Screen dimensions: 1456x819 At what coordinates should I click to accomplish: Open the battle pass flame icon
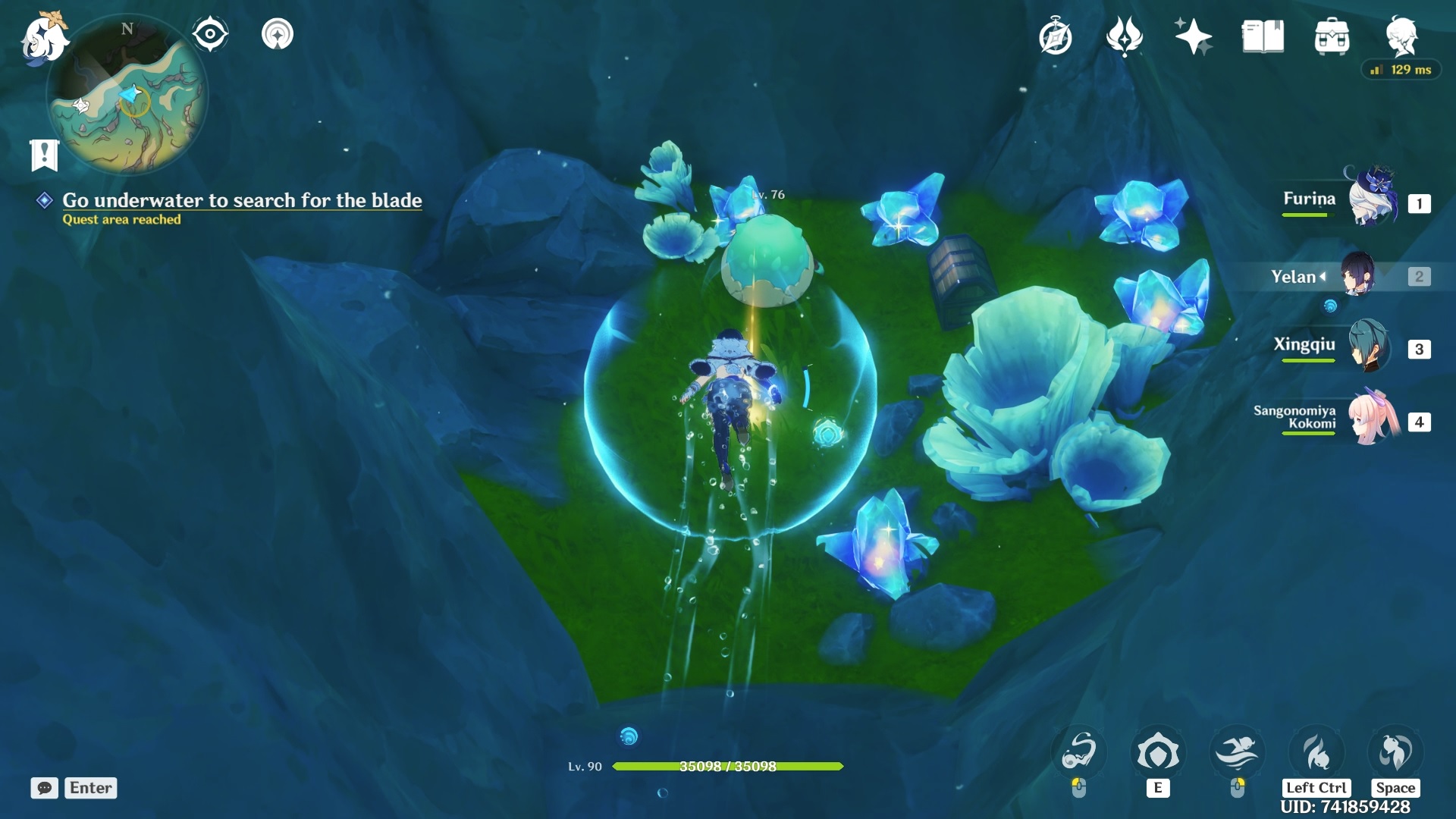point(1124,36)
